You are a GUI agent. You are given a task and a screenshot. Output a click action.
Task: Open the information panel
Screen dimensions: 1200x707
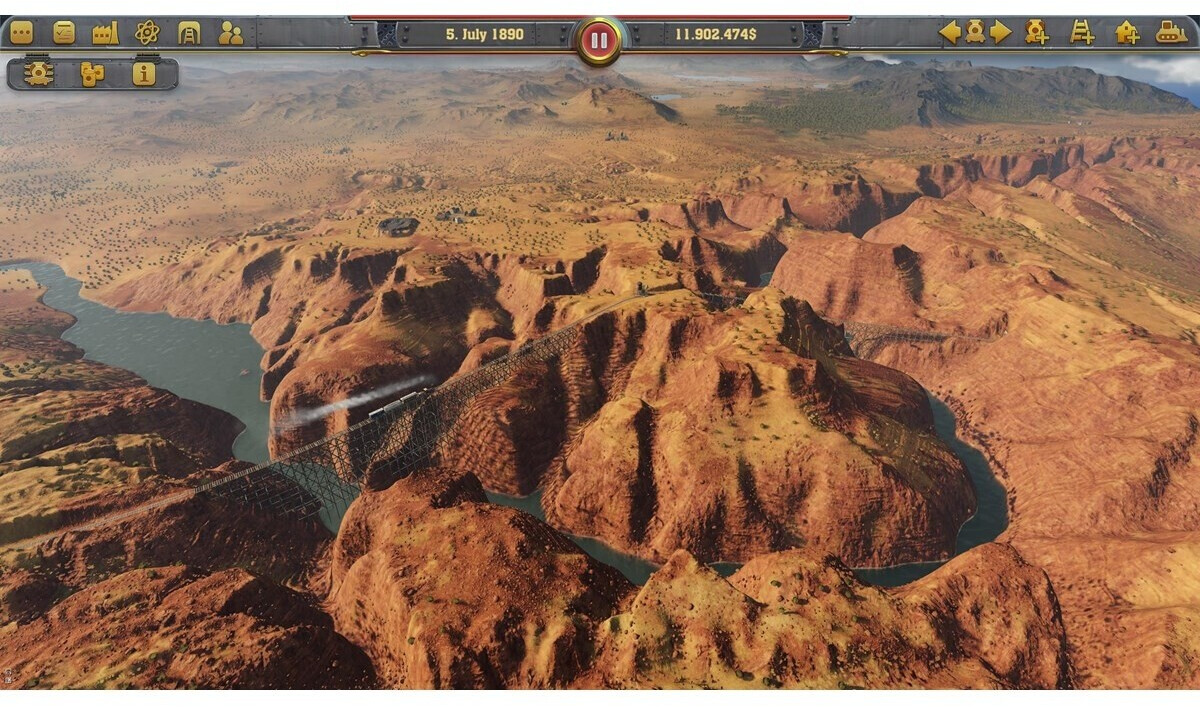point(144,73)
